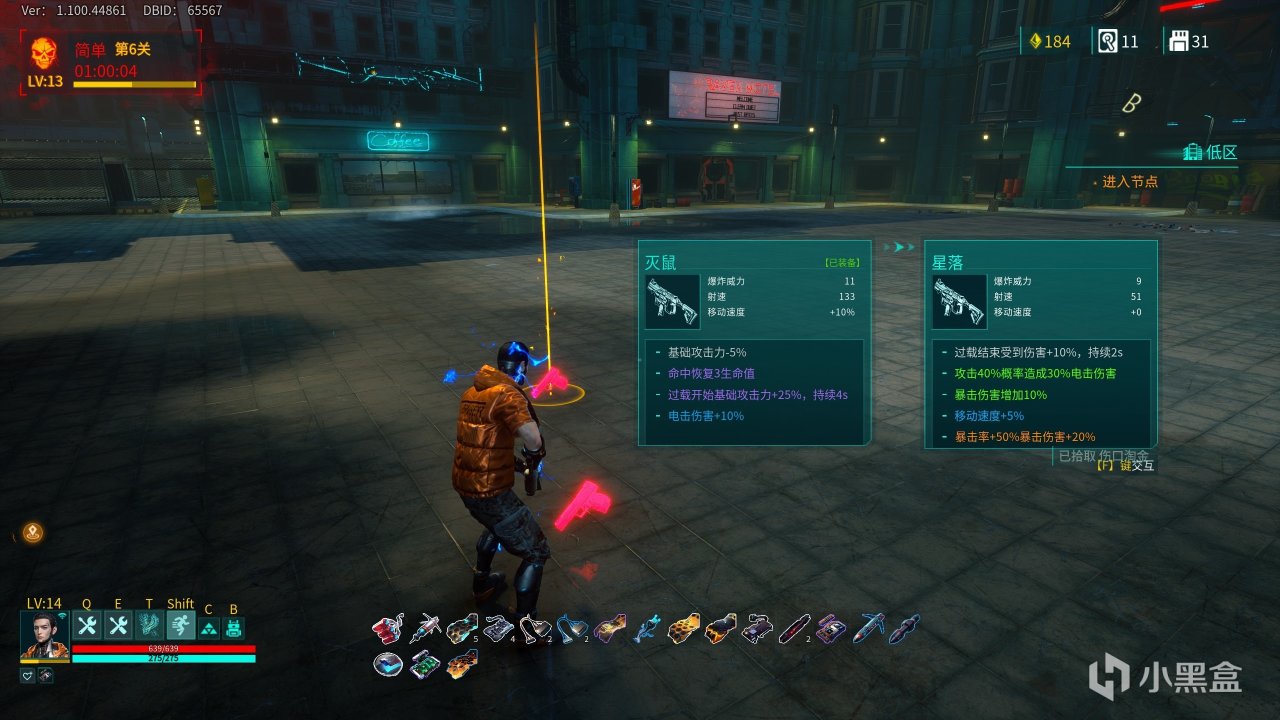Select the equipped 灭鼠 weapon card
The height and width of the screenshot is (720, 1280).
pos(755,343)
